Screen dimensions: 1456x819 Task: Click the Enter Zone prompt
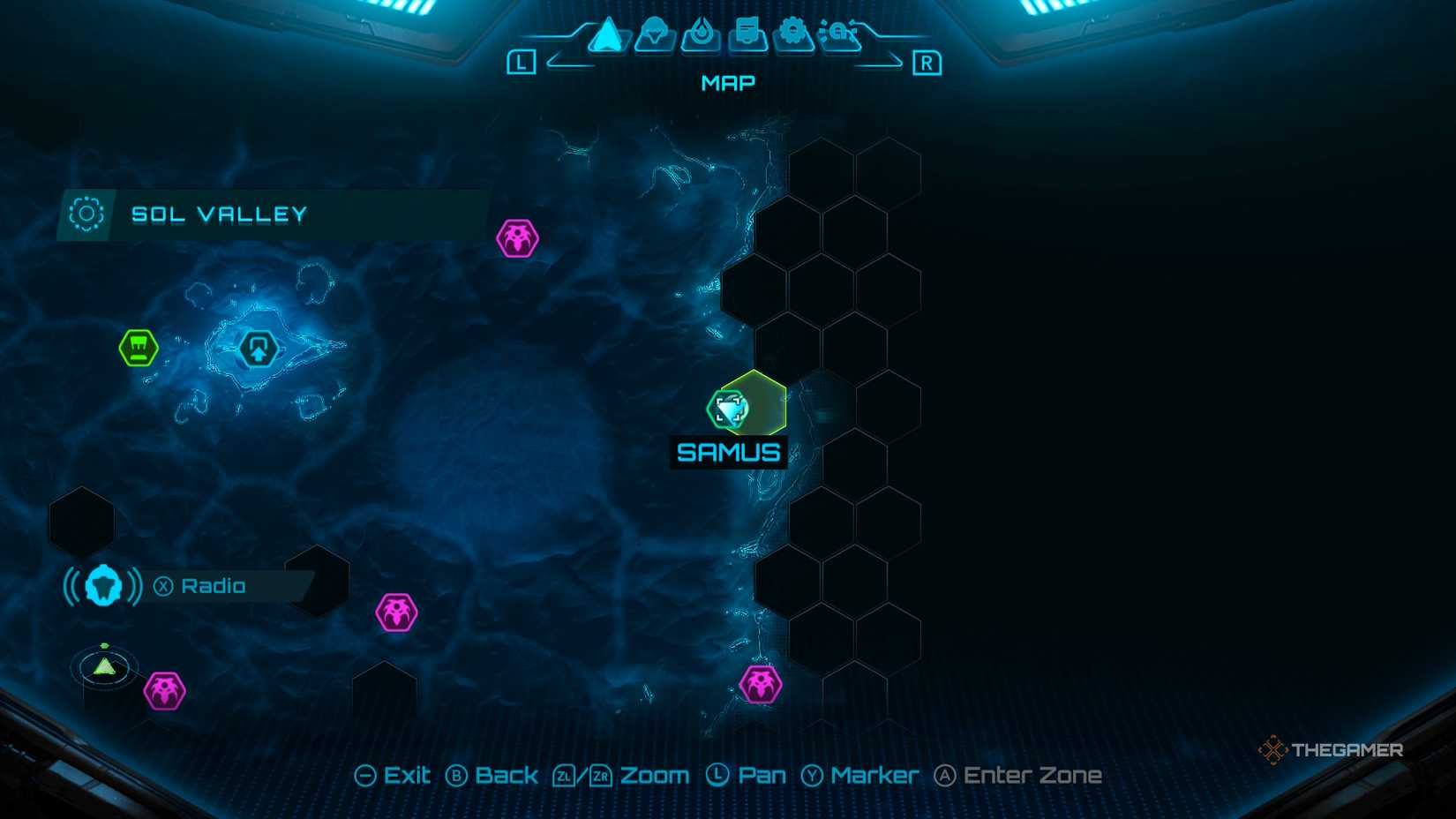(1017, 774)
